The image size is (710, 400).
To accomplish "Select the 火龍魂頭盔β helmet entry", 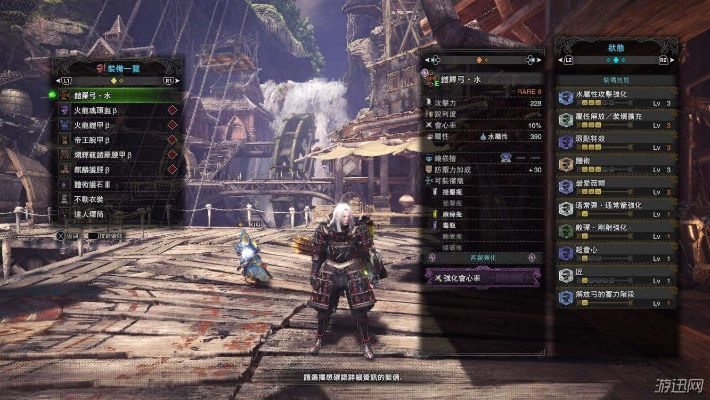I will 110,110.
